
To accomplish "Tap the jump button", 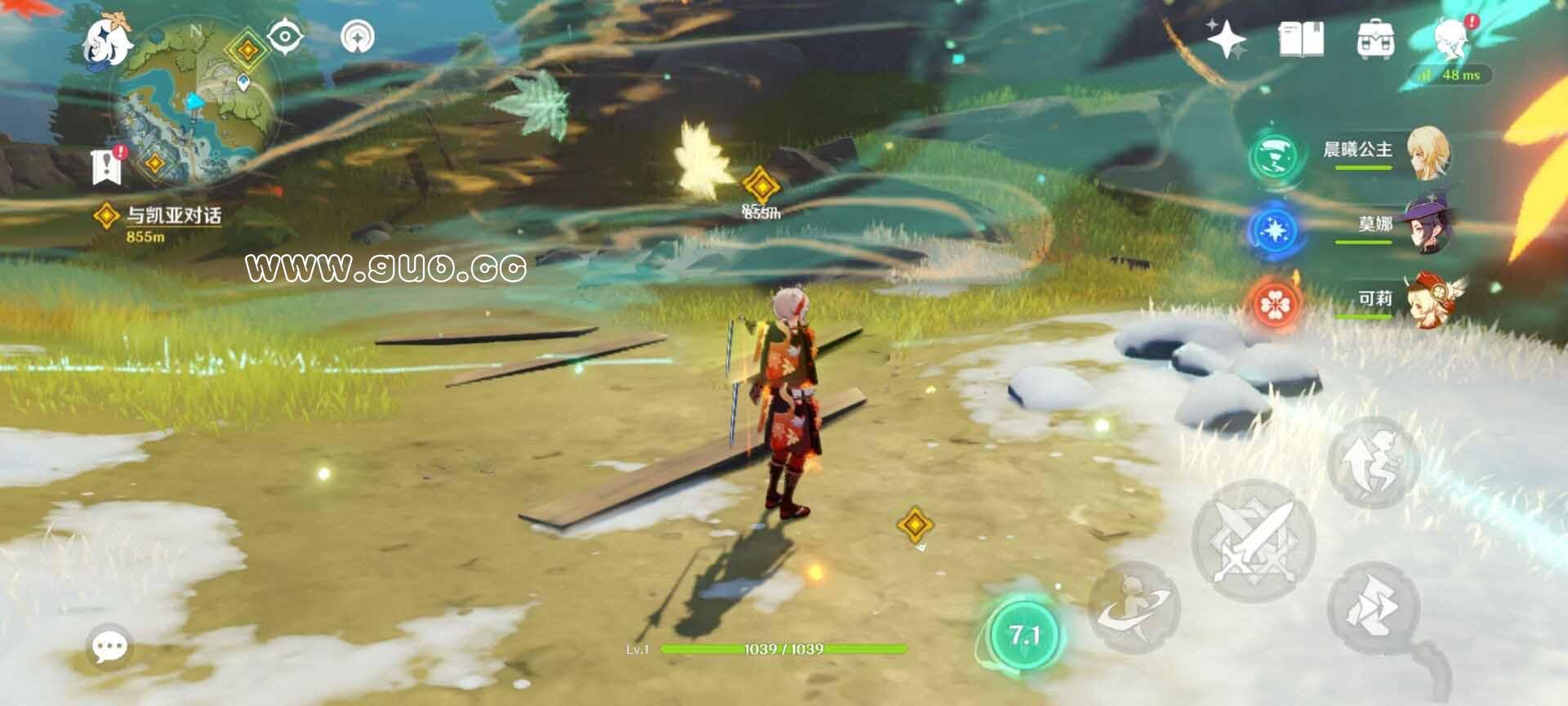I will (x=1374, y=463).
